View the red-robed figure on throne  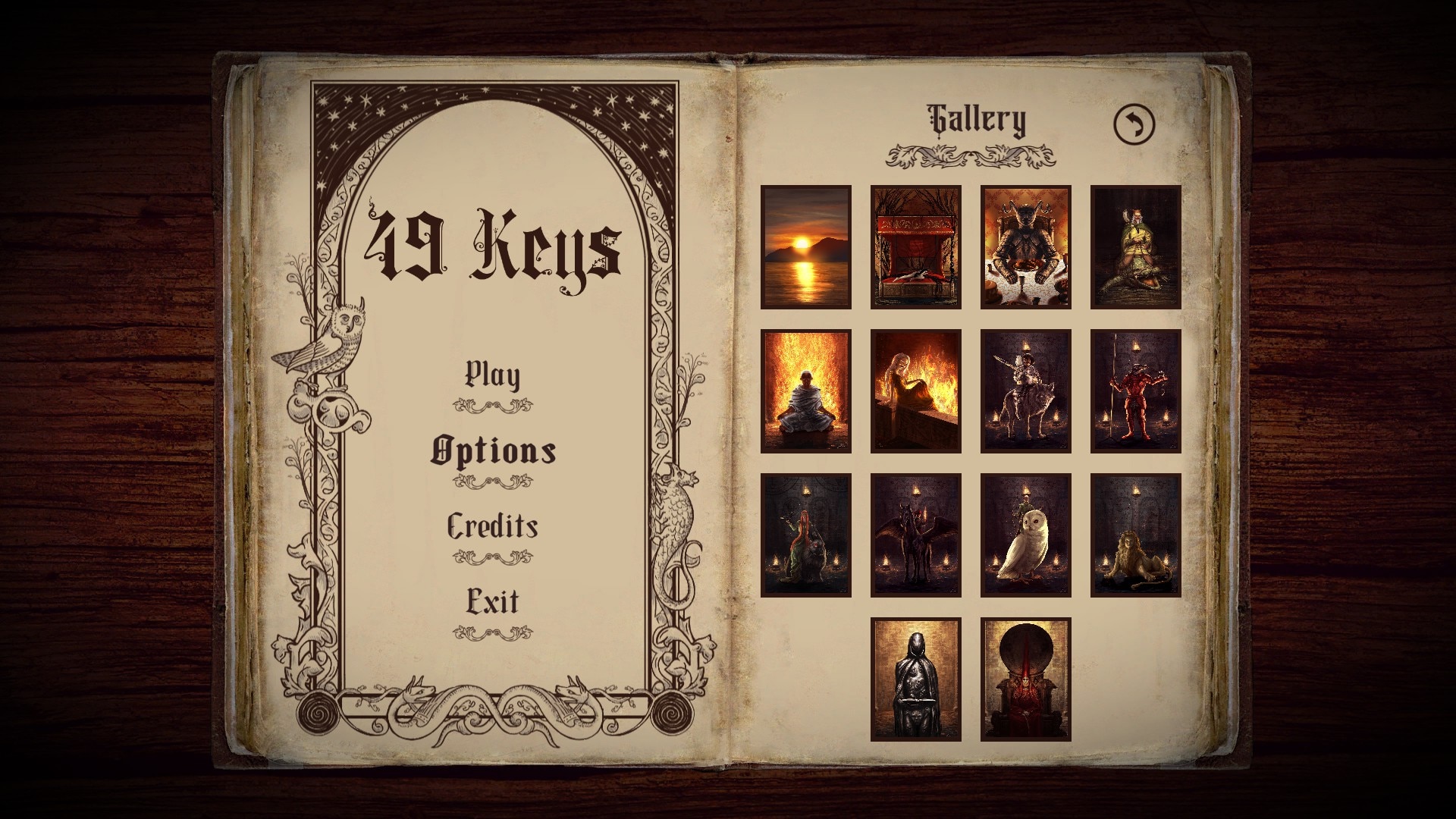pos(1026,679)
